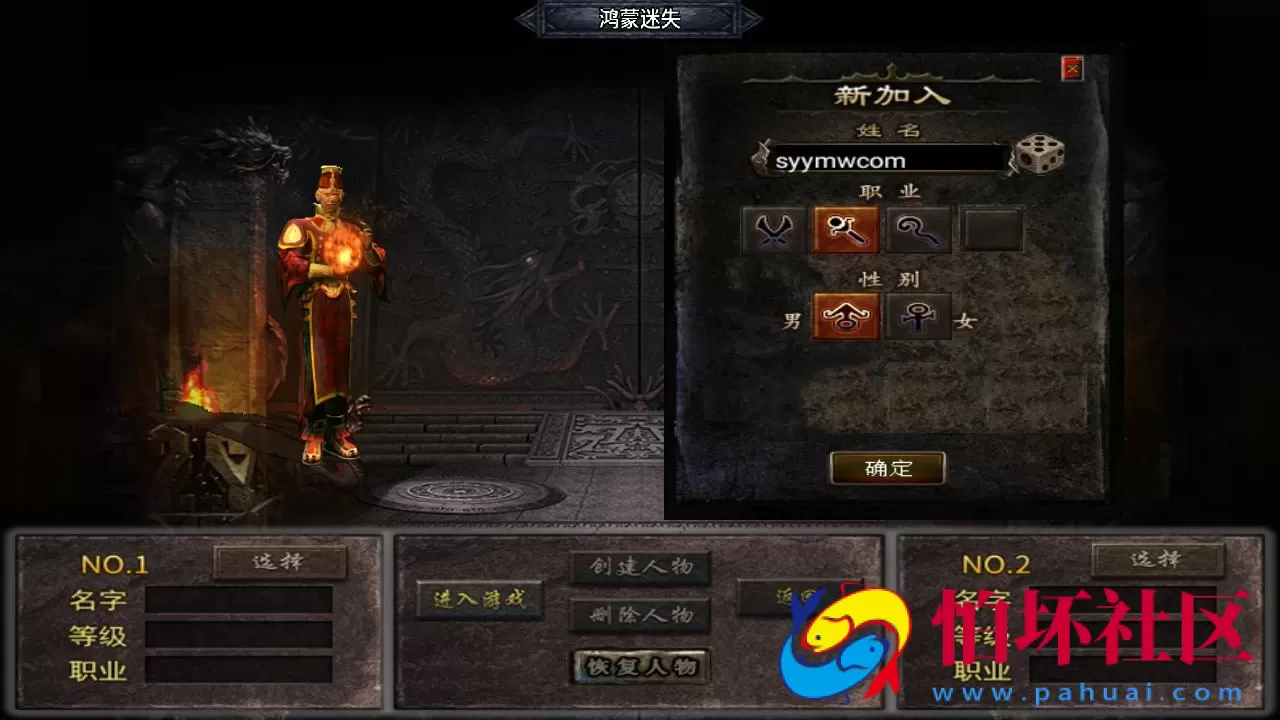
Task: Select the third profession staff icon
Action: [x=918, y=229]
